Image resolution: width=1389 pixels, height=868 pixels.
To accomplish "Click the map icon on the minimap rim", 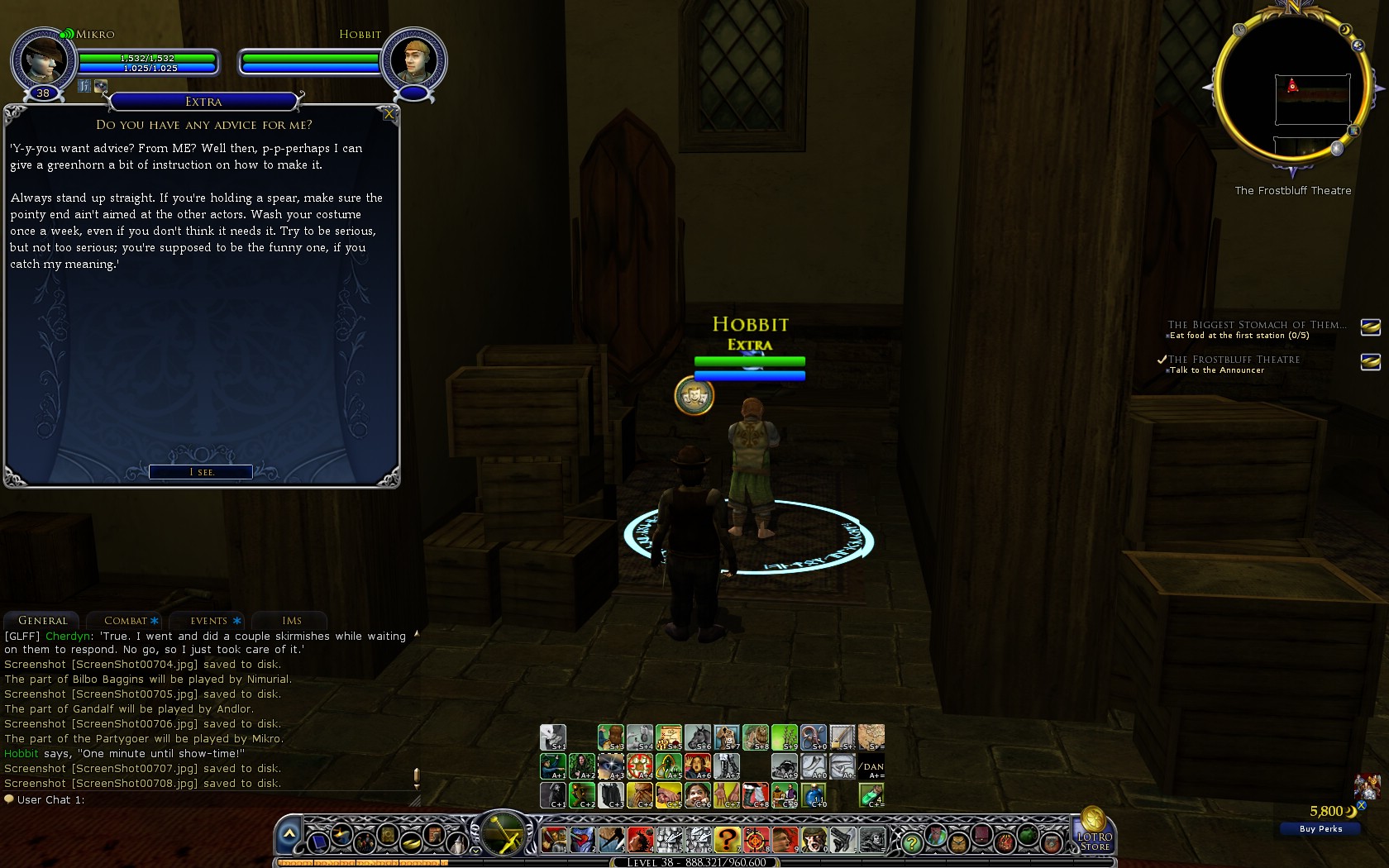I will 1353,131.
